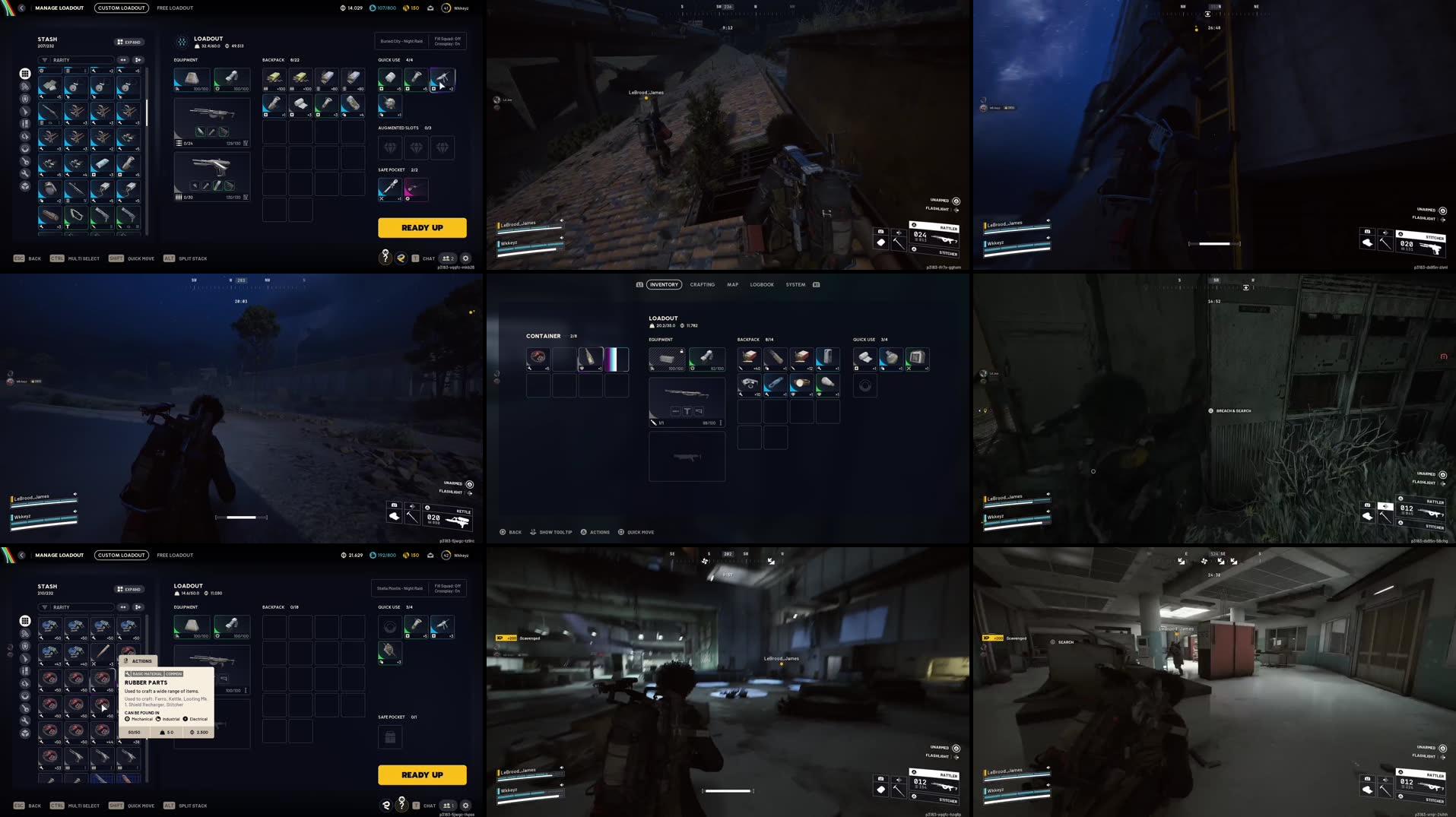Click the READY UP button
The height and width of the screenshot is (817, 1456).
(423, 227)
